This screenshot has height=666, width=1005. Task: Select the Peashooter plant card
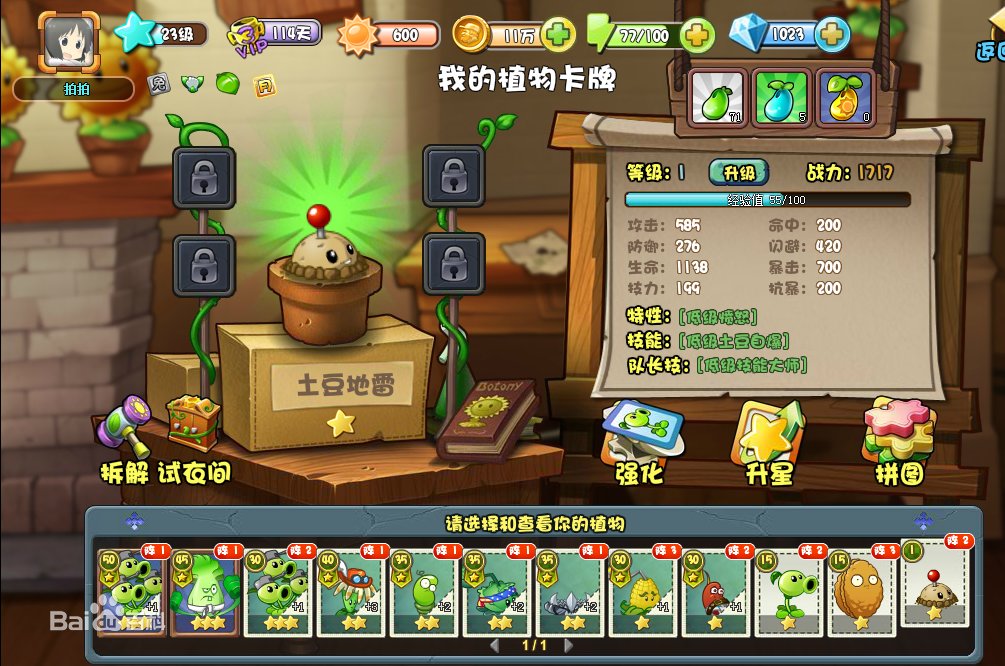pyautogui.click(x=790, y=590)
